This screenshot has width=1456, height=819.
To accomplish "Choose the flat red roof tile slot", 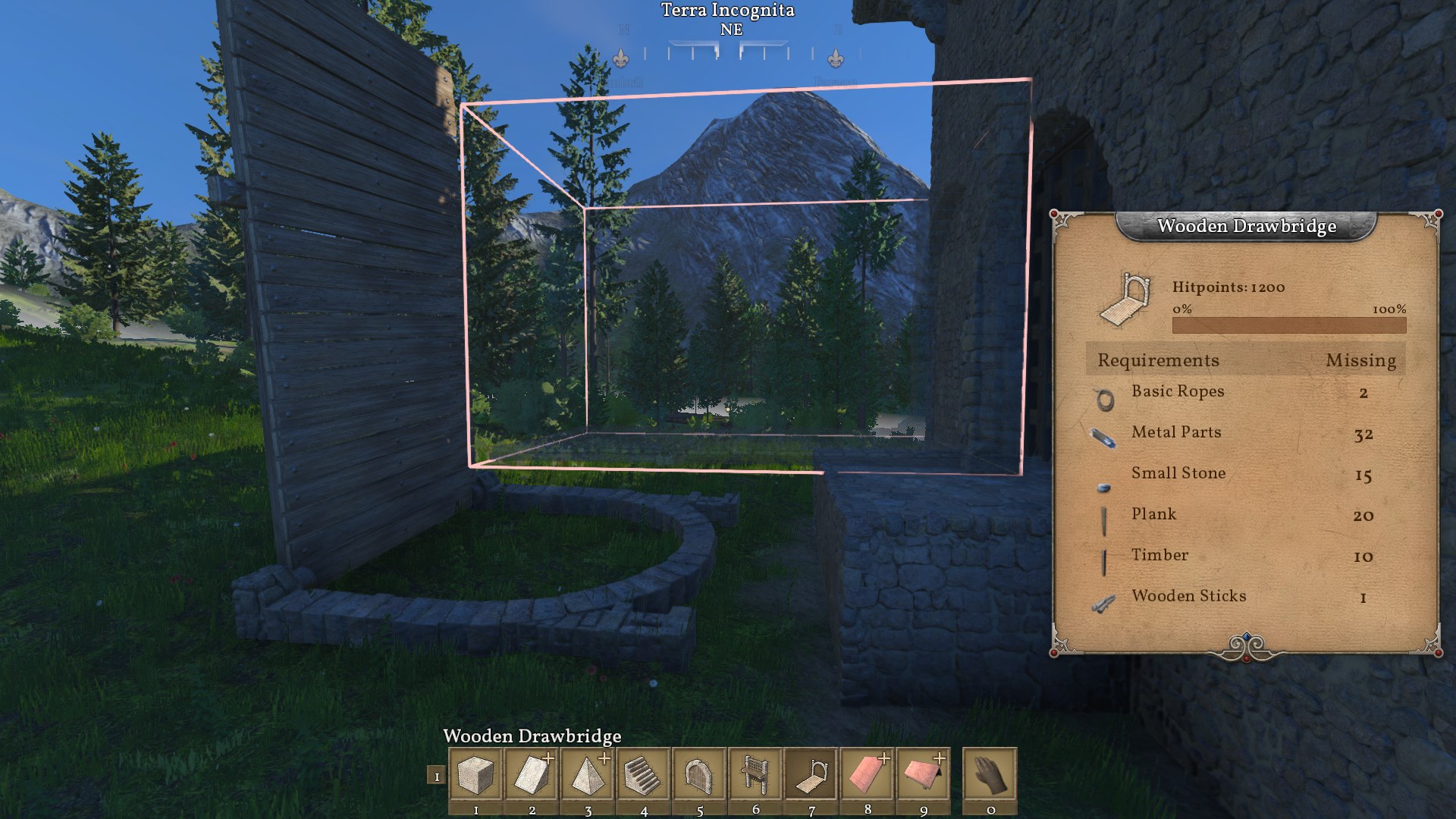I will 868,774.
